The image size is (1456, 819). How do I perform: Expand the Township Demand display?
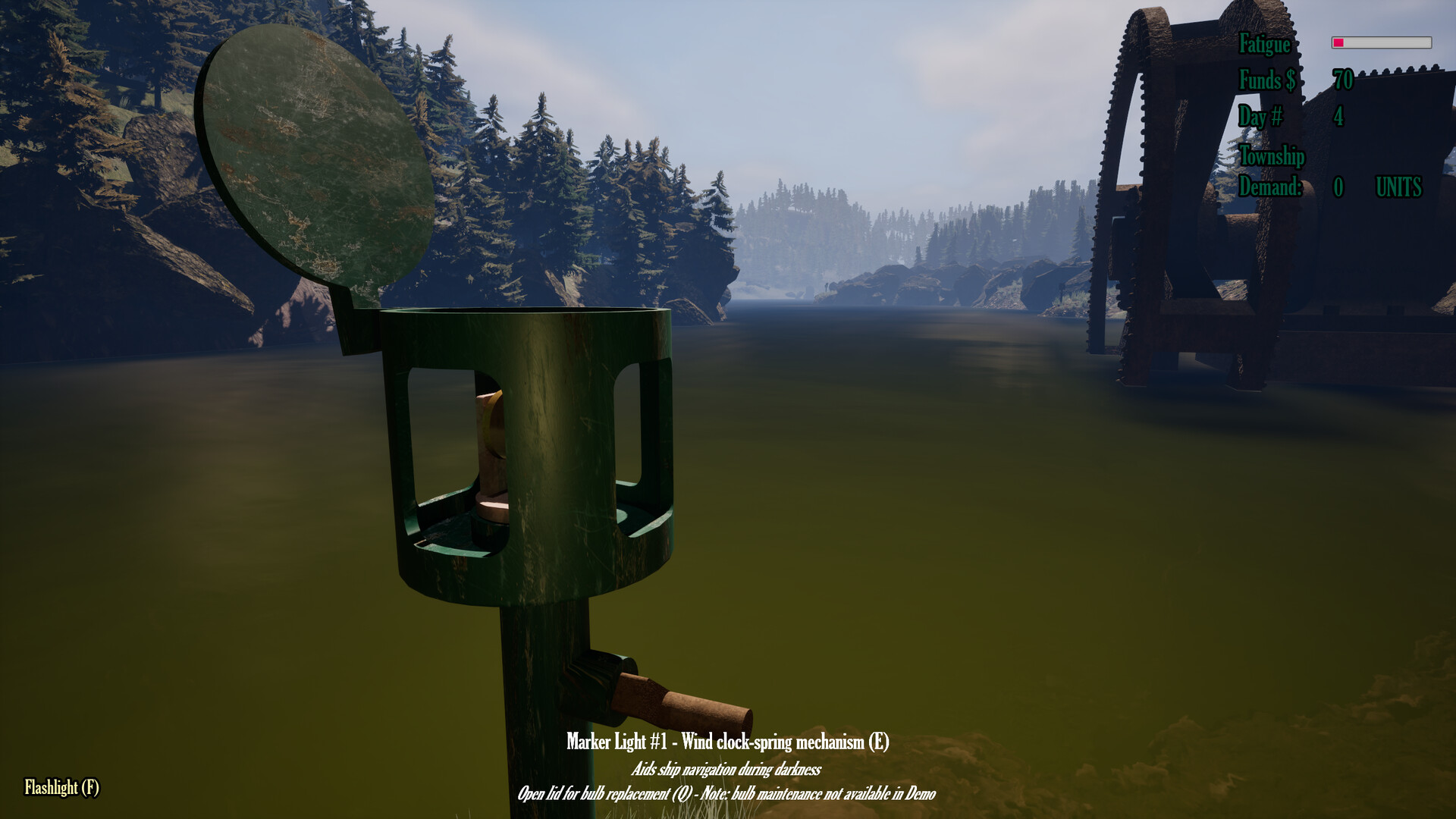[x=1271, y=187]
